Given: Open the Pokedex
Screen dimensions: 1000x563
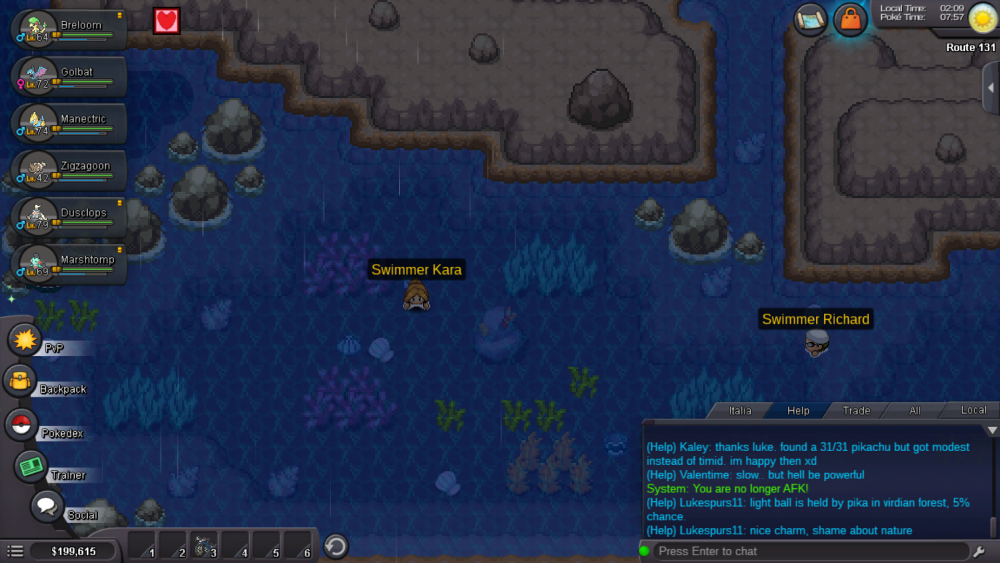Looking at the screenshot, I should [22, 425].
